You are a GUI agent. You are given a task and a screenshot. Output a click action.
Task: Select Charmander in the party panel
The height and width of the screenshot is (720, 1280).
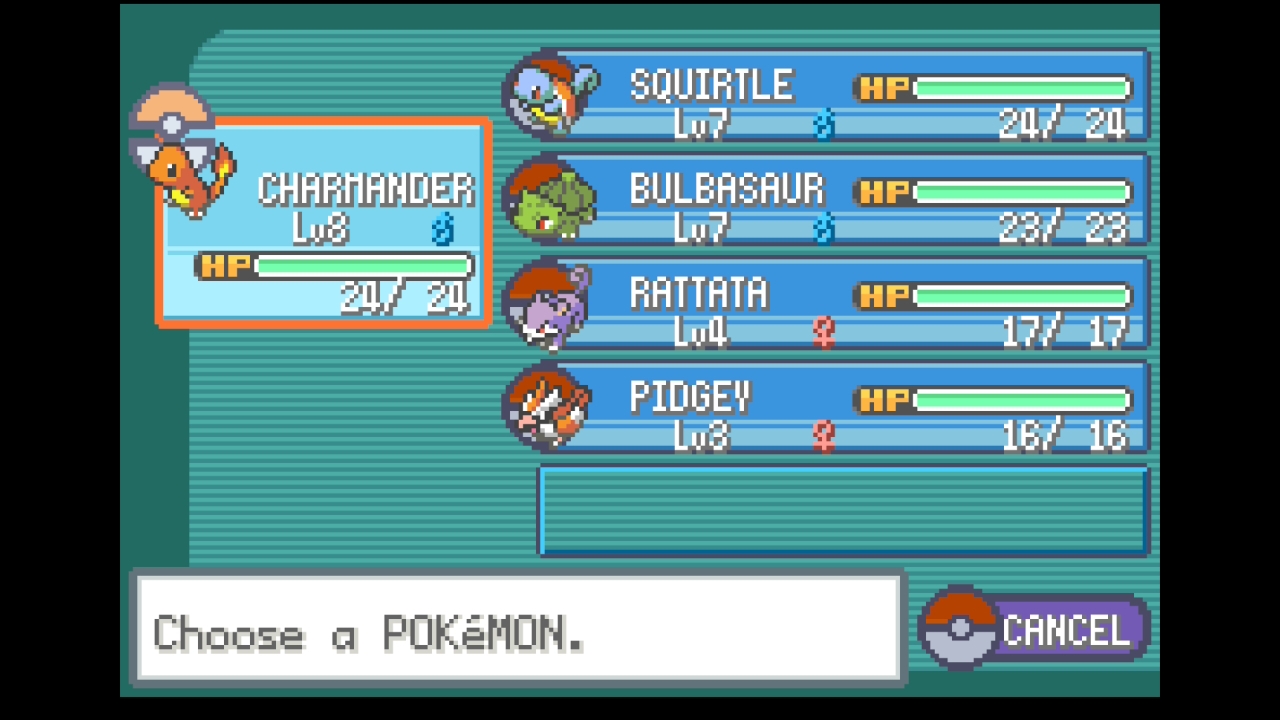coord(323,222)
